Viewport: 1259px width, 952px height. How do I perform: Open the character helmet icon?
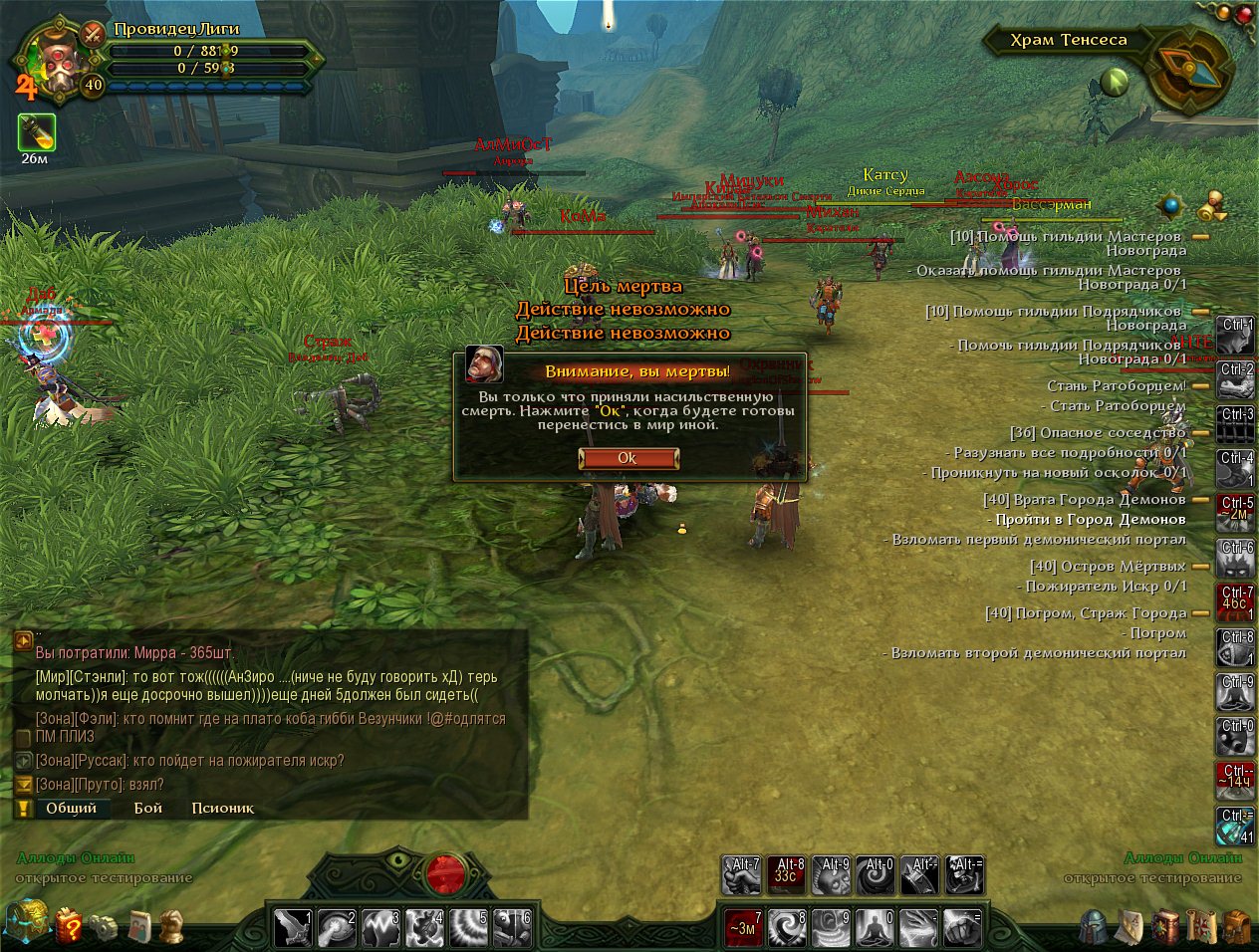point(1095,927)
